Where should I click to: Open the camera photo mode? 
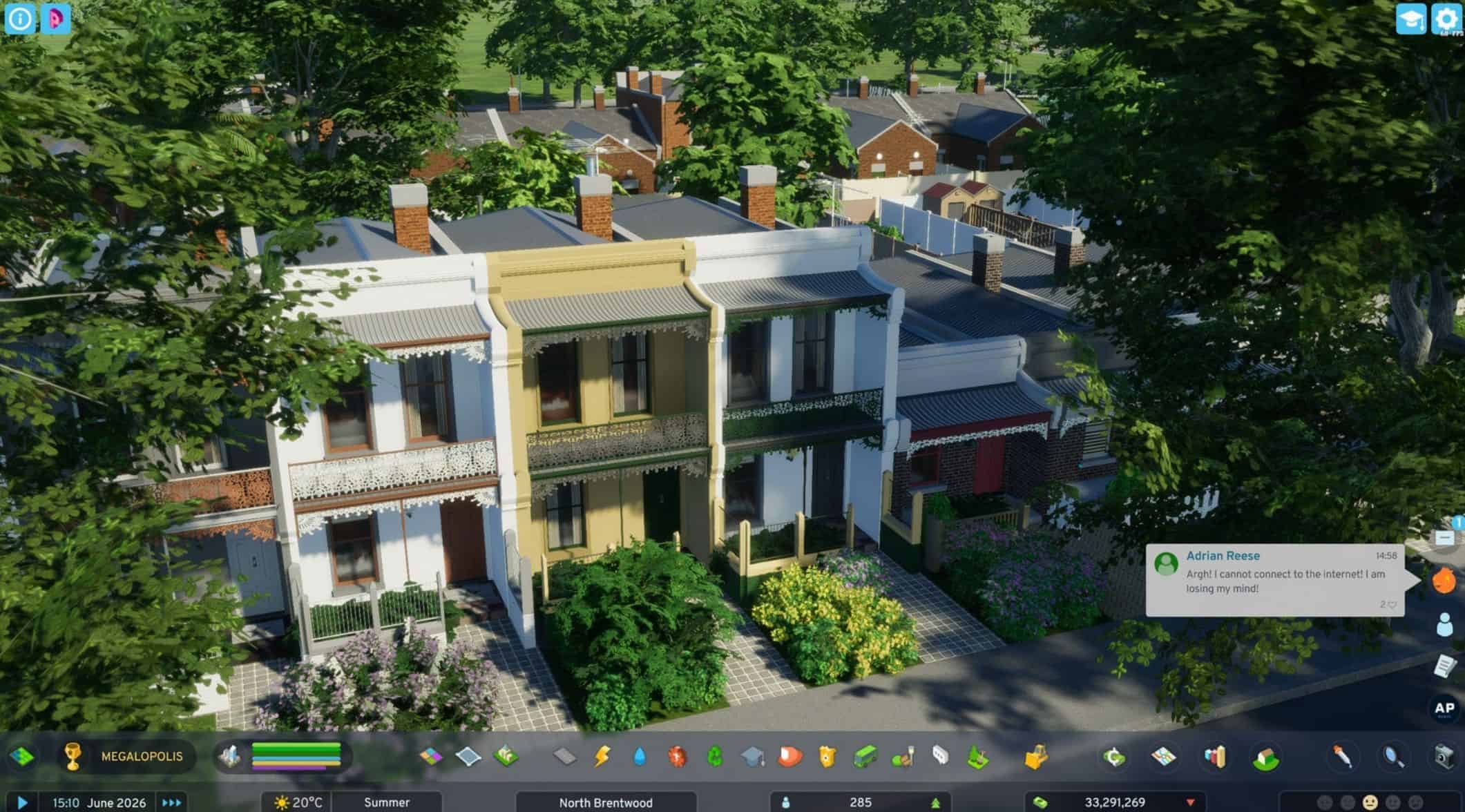(1442, 757)
